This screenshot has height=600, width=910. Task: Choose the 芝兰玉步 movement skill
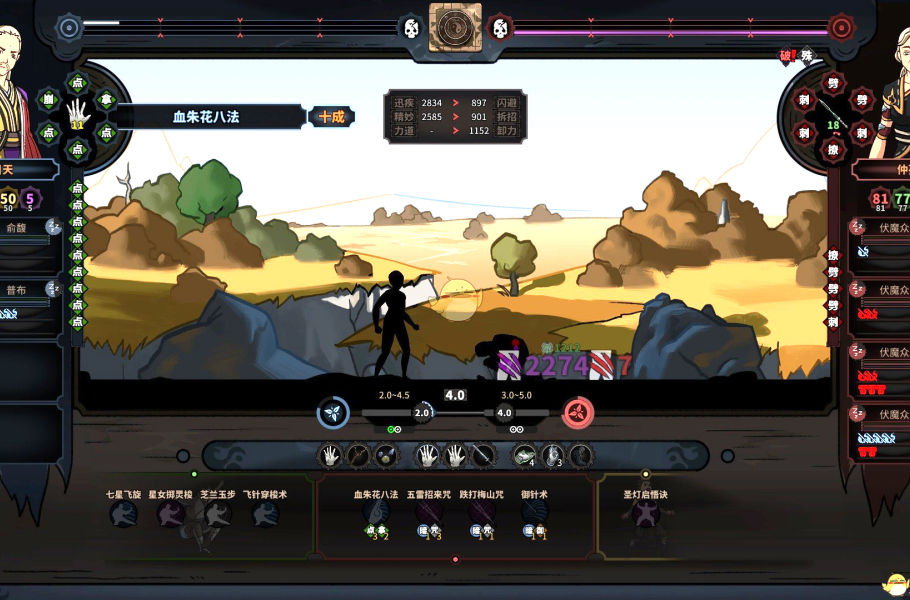point(218,514)
